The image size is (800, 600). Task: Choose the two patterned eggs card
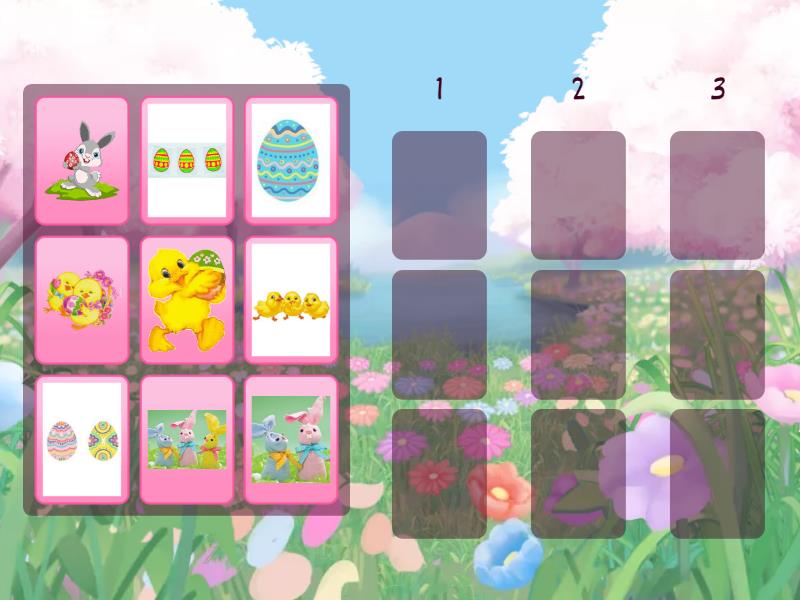pos(82,440)
